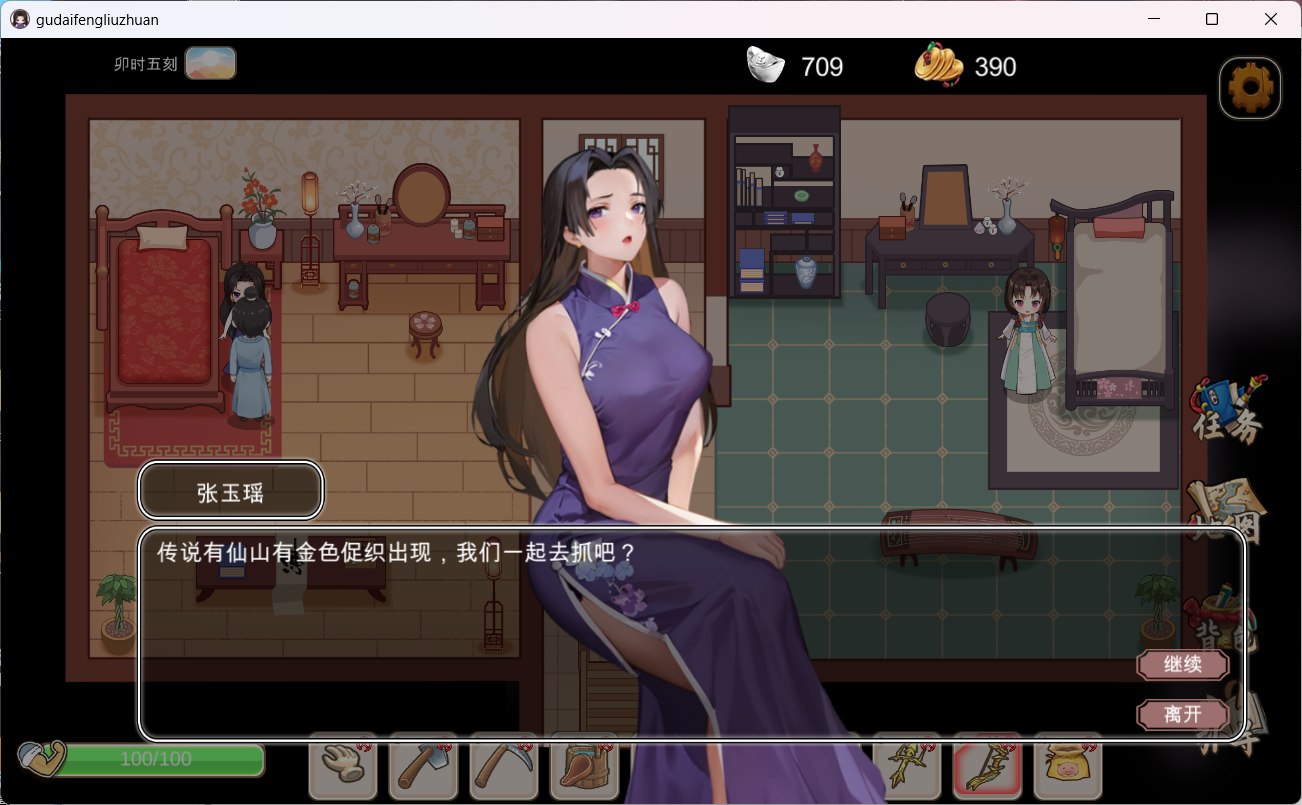The width and height of the screenshot is (1302, 805).
Task: Select the branch item in the hotbar
Action: pyautogui.click(x=906, y=768)
